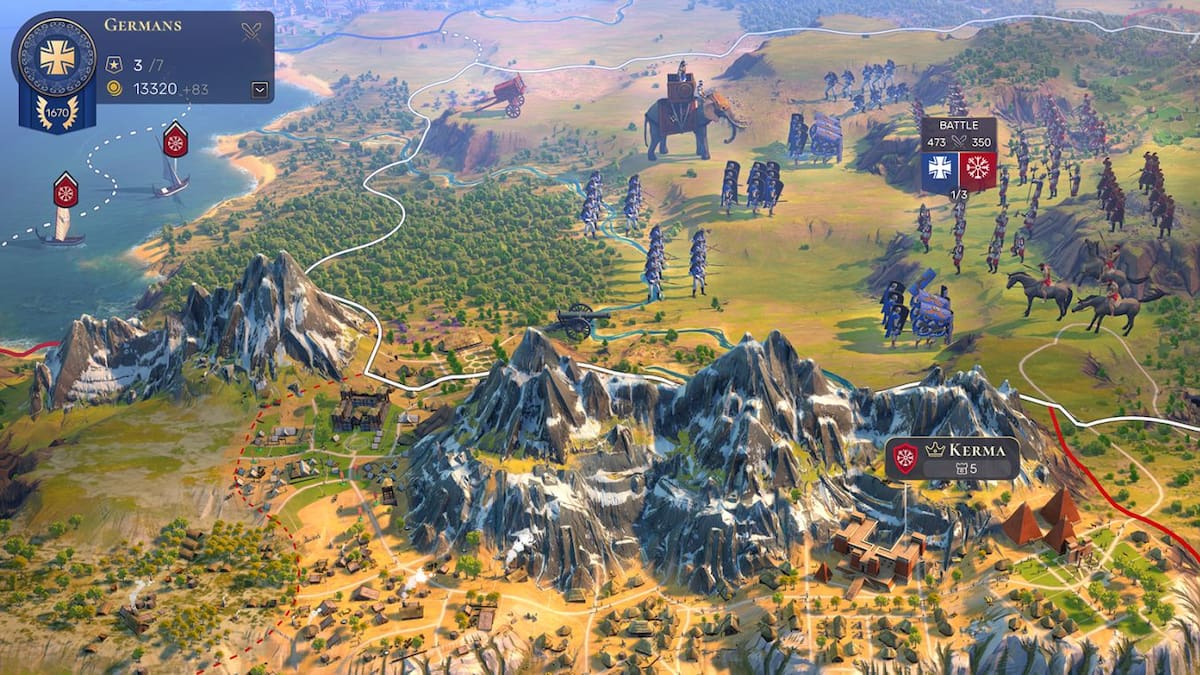Expand the Germans panel dropdown arrow
1200x675 pixels.
260,90
